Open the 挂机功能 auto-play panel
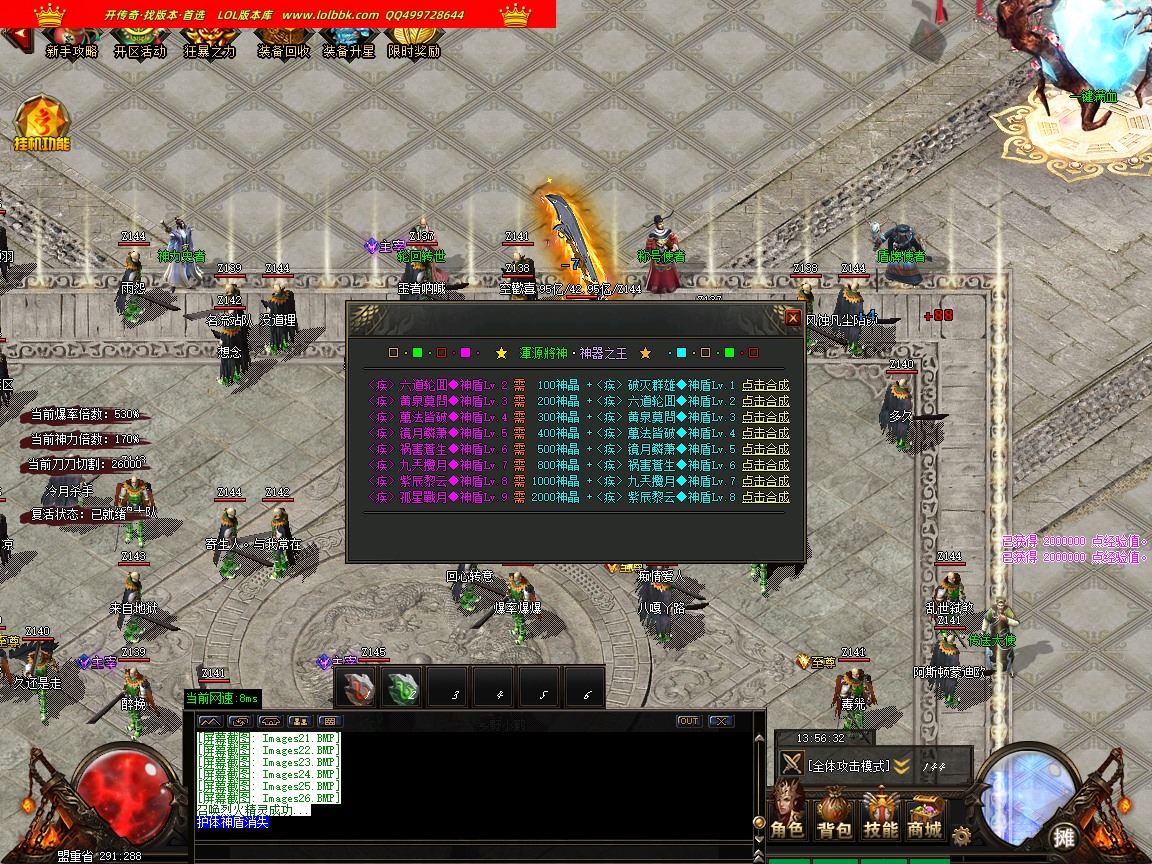This screenshot has height=864, width=1152. click(x=42, y=125)
